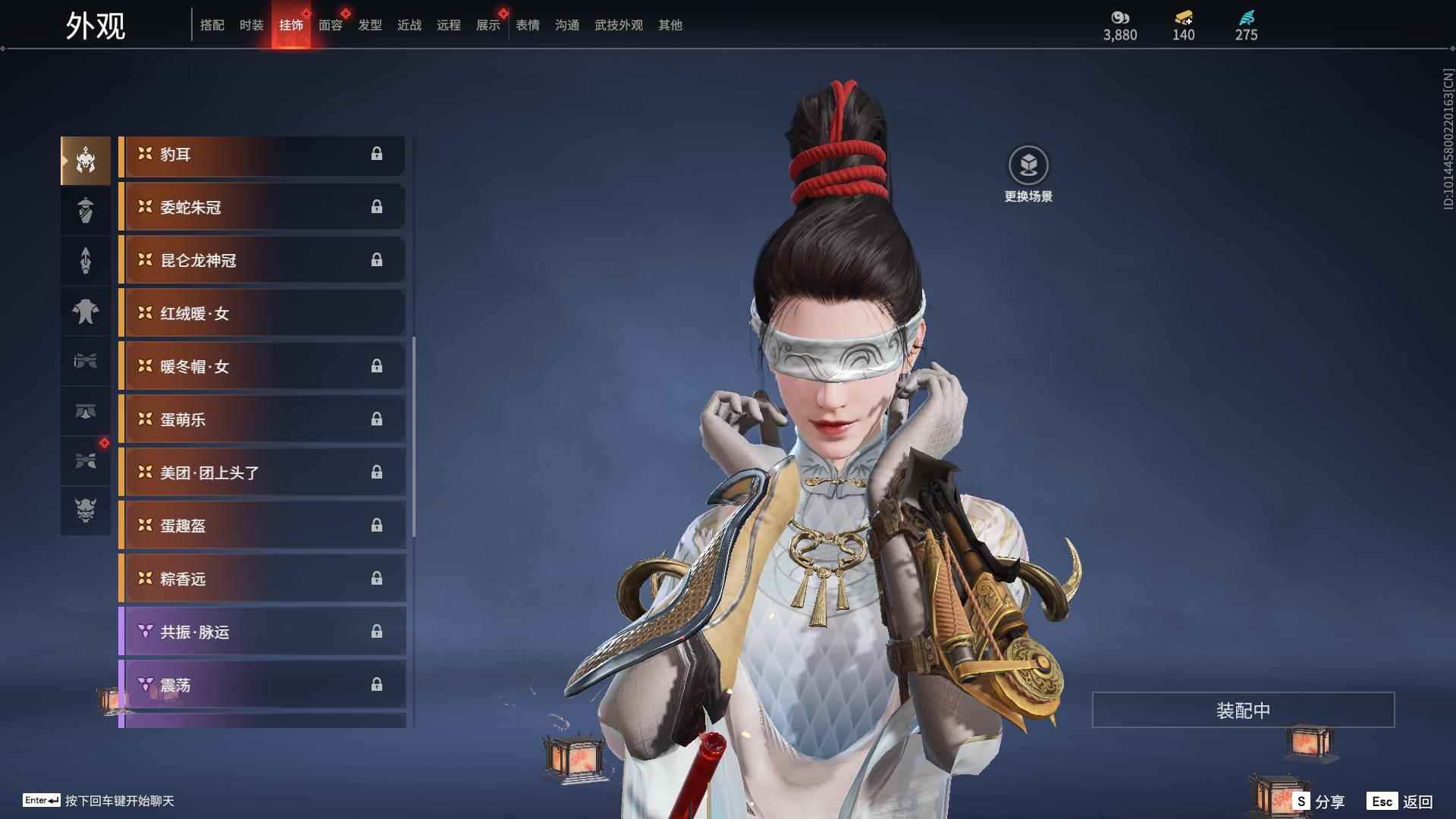Share the appearance with 分享

click(x=1319, y=802)
